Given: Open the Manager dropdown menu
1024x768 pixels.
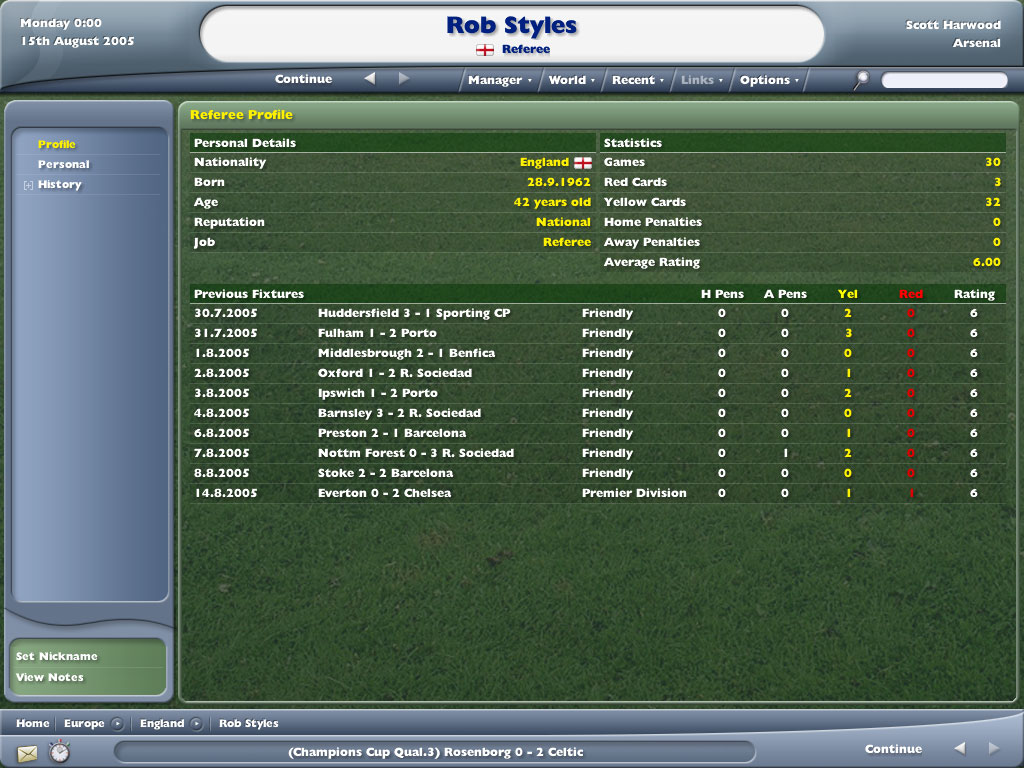Looking at the screenshot, I should (499, 80).
